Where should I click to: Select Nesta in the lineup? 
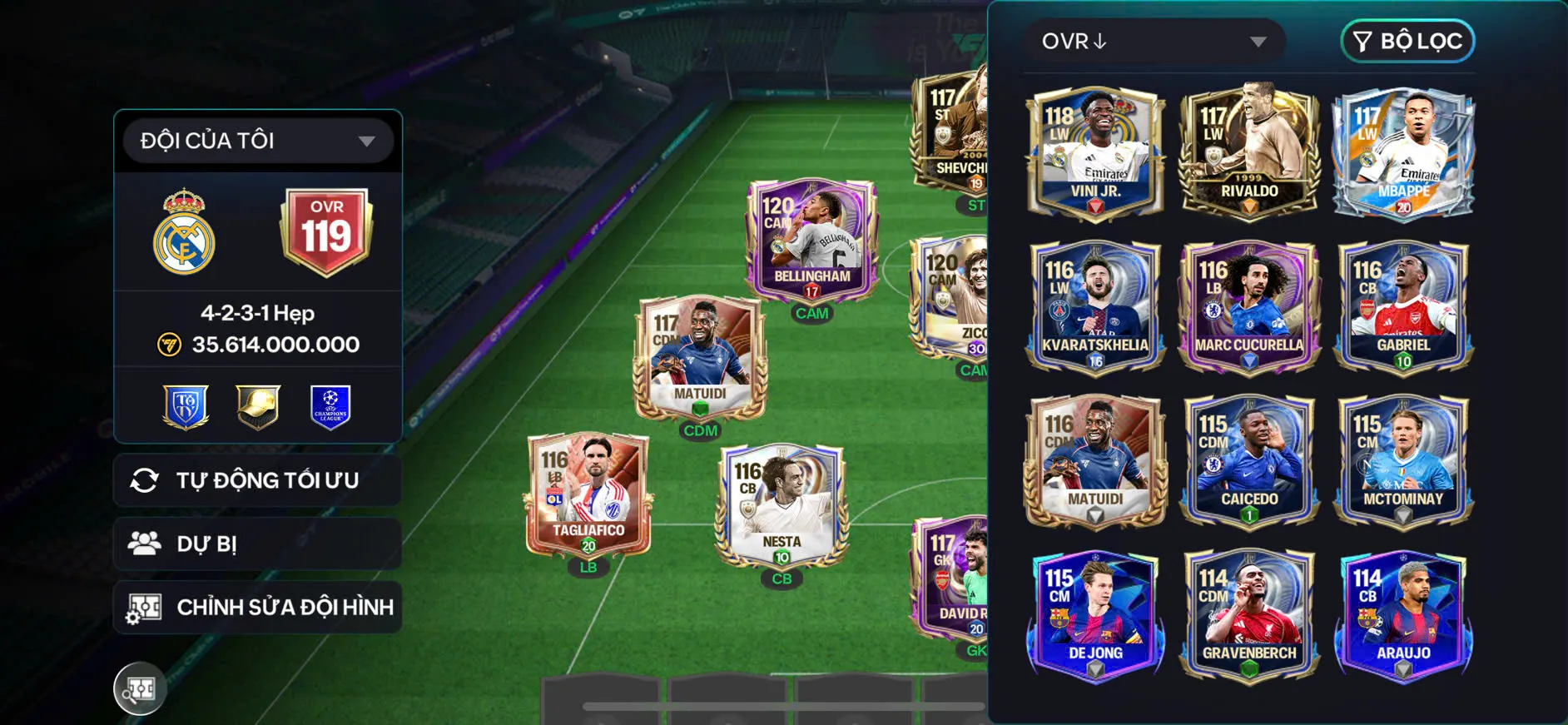coord(782,505)
